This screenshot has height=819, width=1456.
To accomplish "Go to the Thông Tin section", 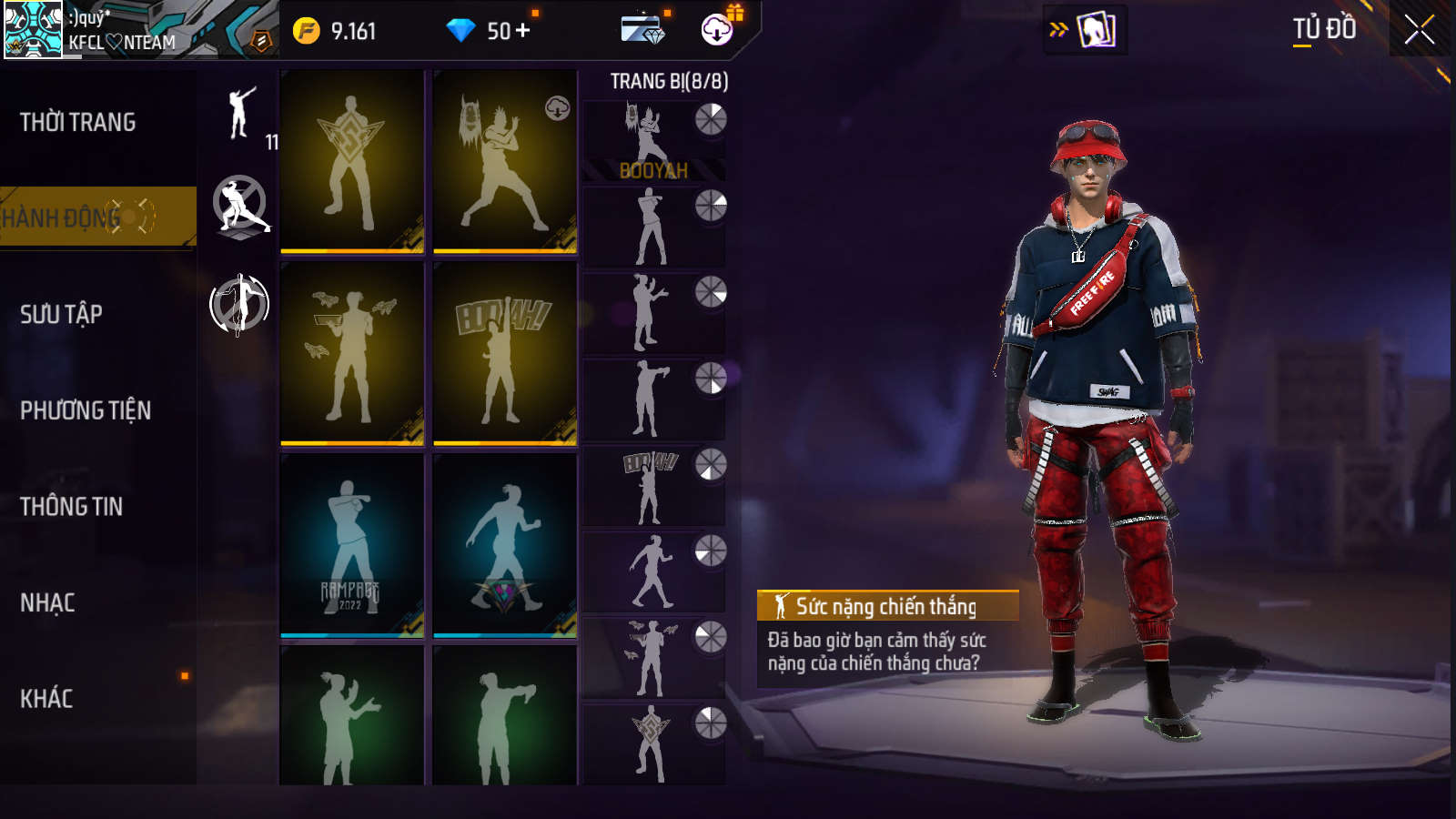I will 72,507.
